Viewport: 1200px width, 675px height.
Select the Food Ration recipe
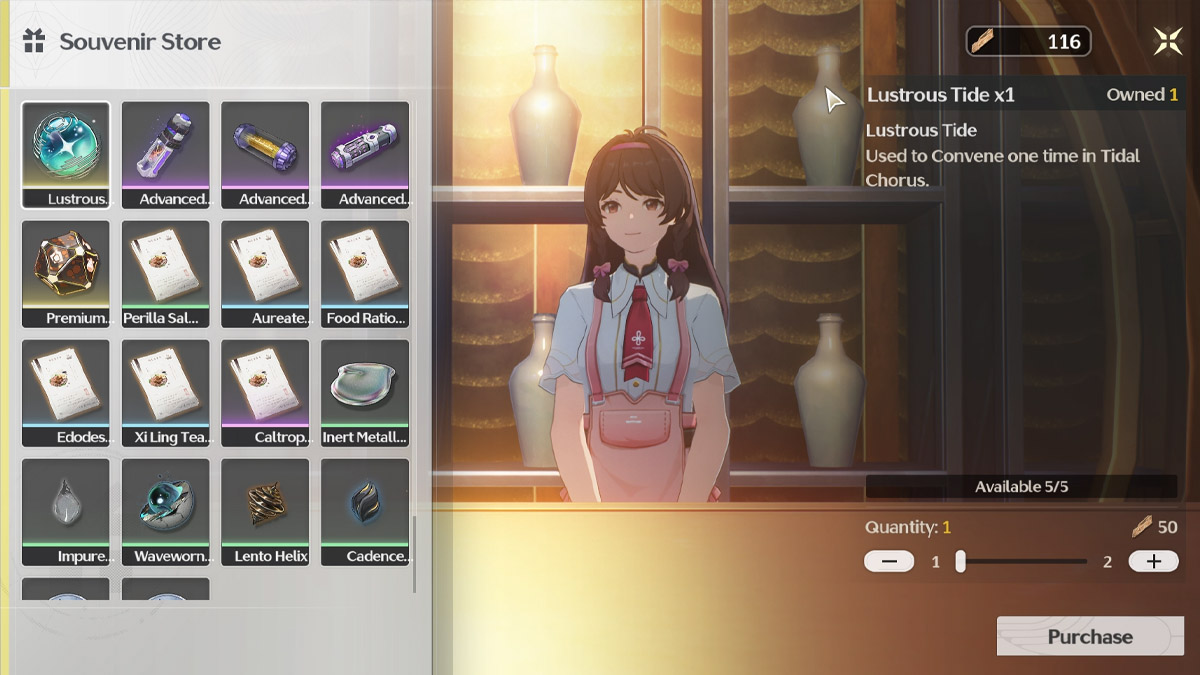[365, 273]
